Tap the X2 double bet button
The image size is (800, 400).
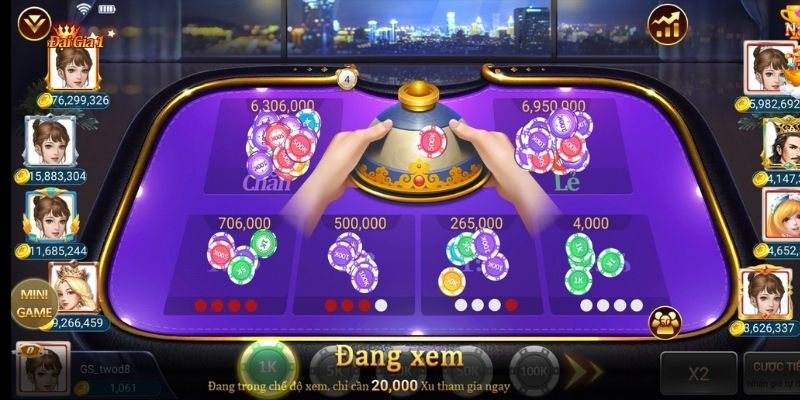(698, 373)
